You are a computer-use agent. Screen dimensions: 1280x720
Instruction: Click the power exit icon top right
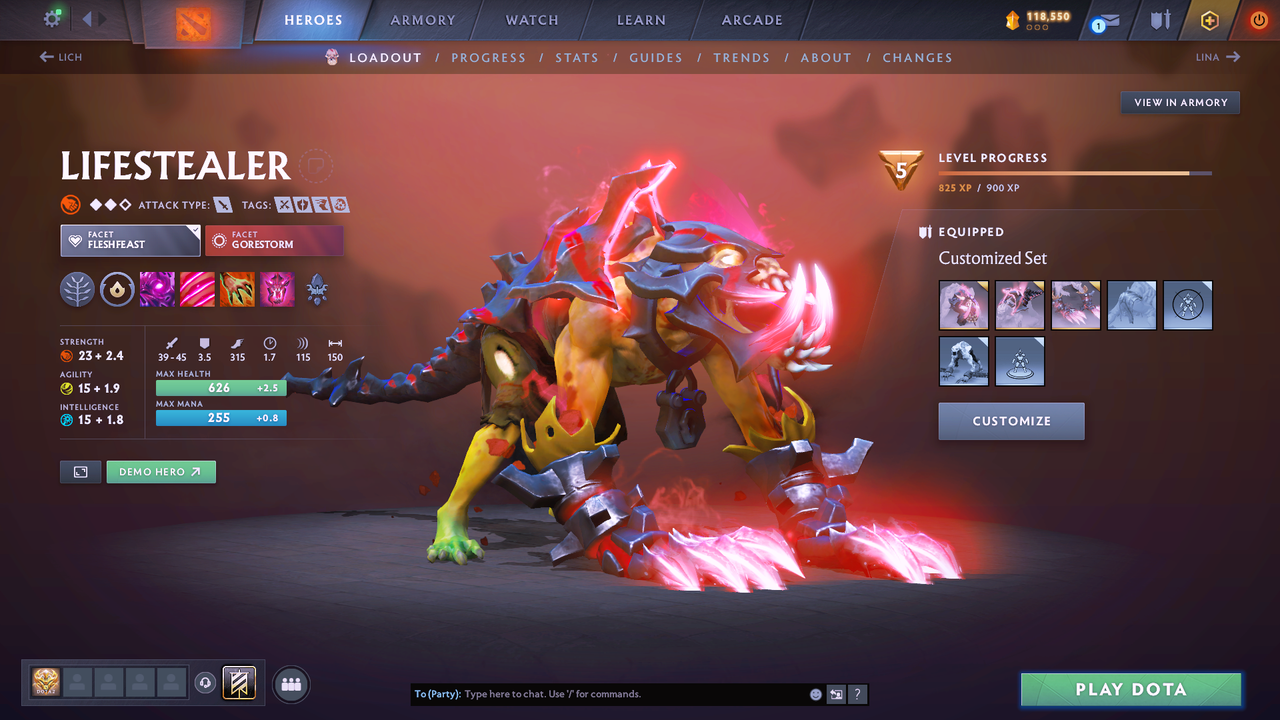click(1258, 20)
